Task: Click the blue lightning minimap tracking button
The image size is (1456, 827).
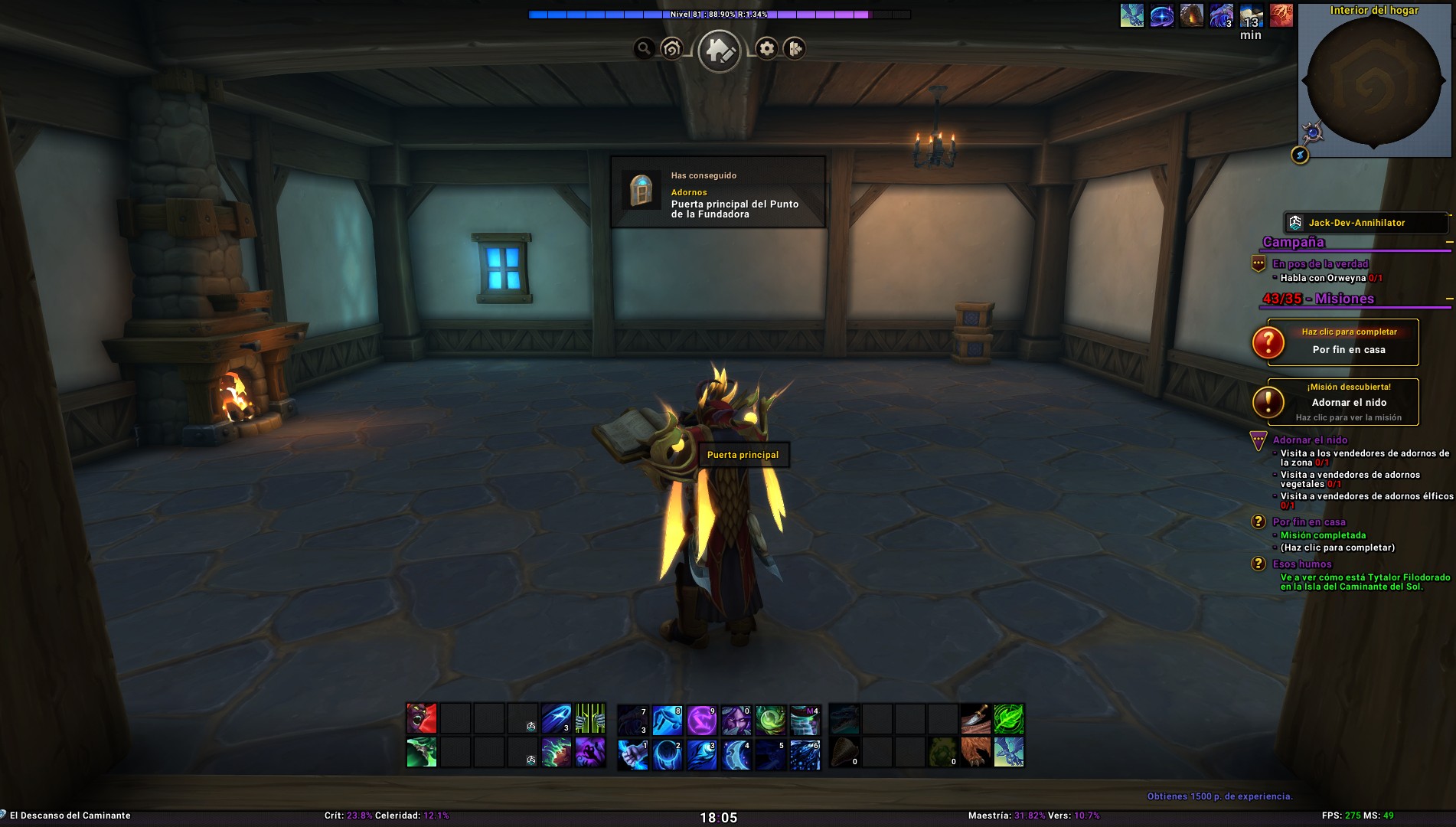Action: [1300, 155]
